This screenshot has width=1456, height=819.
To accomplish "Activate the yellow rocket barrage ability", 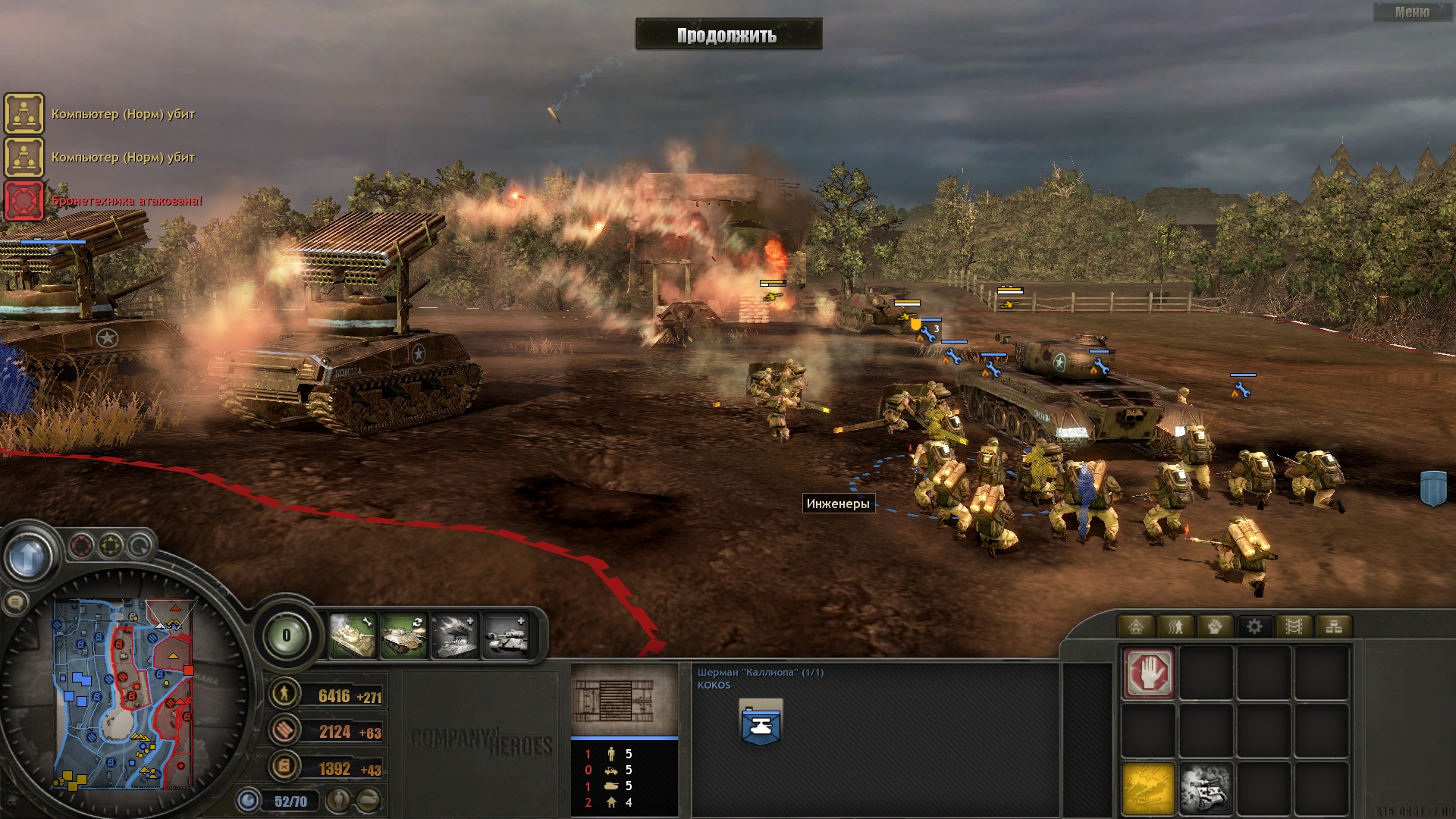I will click(x=1148, y=789).
